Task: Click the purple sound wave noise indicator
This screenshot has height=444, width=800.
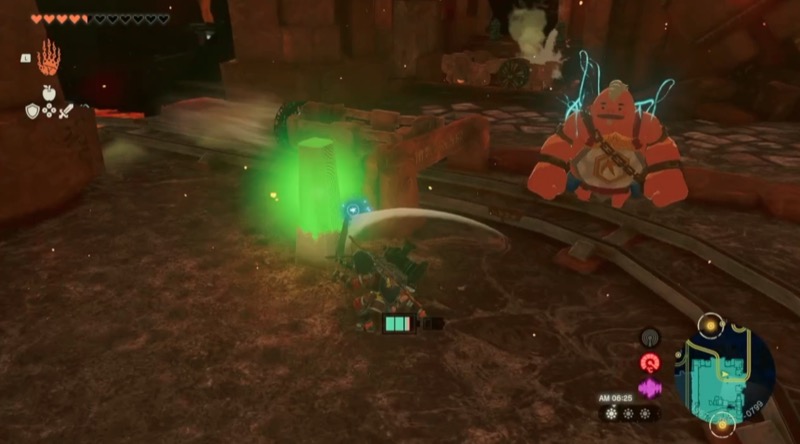Action: click(651, 387)
